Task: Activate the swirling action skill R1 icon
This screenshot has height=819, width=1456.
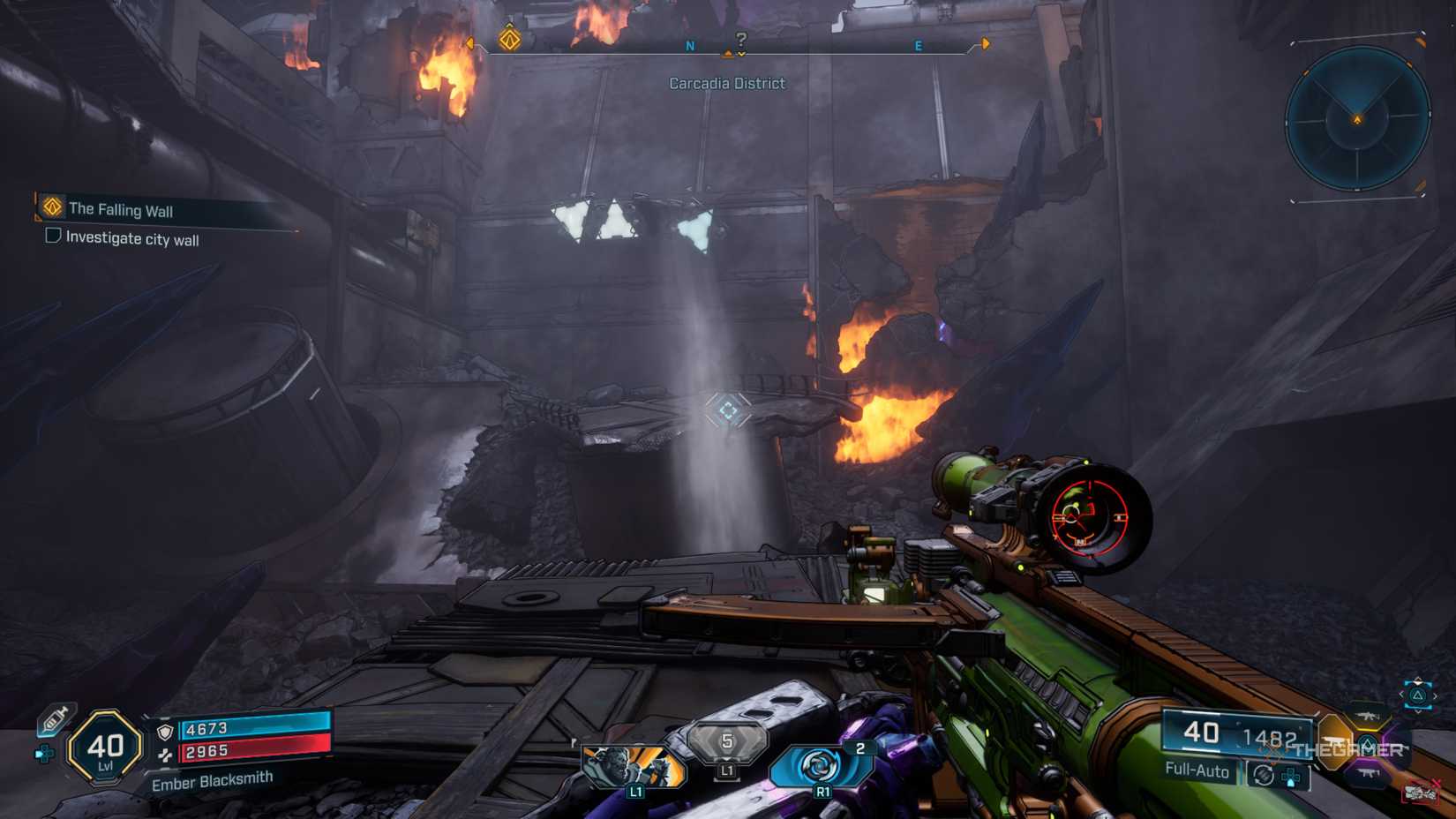Action: (x=821, y=761)
